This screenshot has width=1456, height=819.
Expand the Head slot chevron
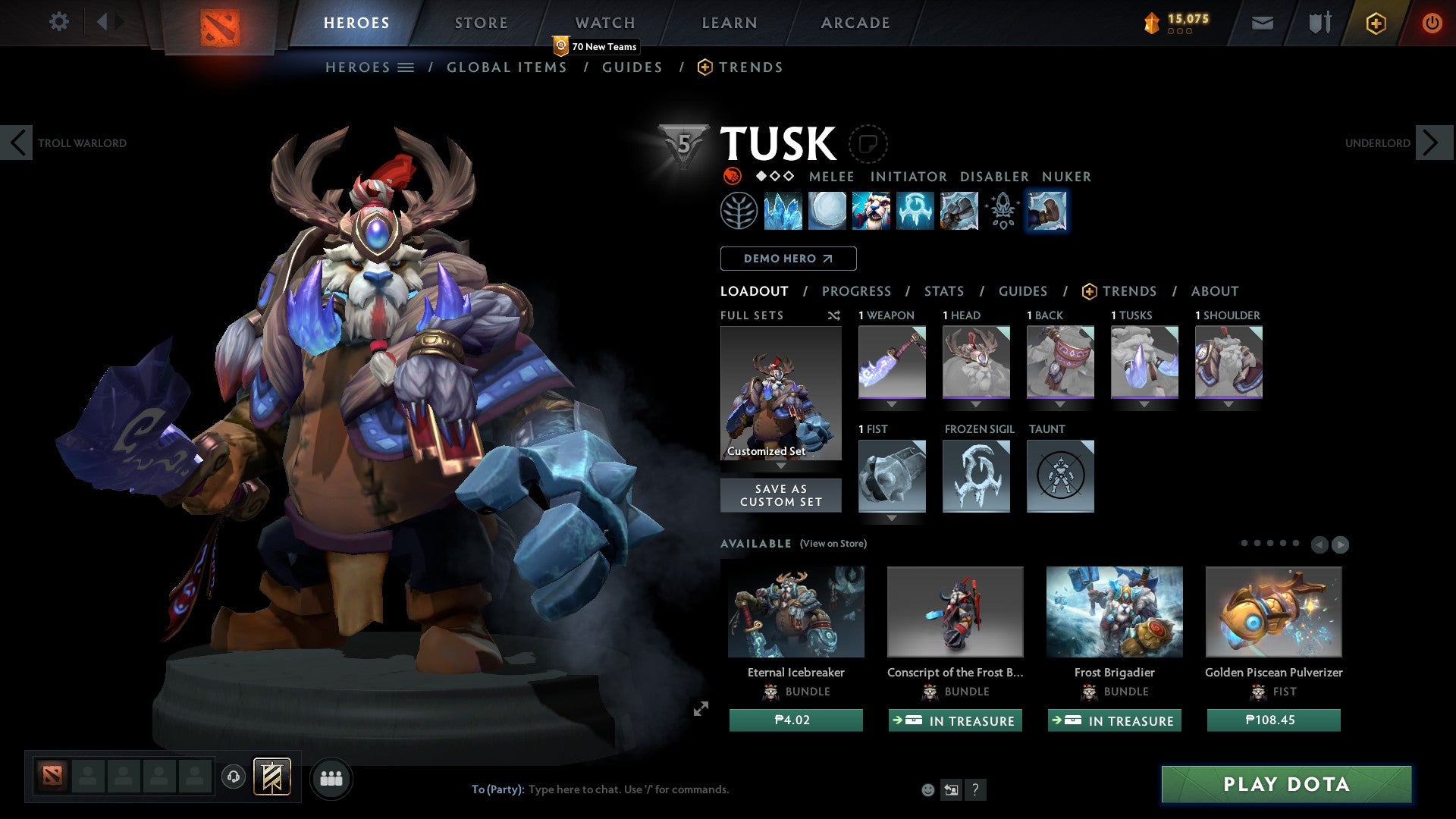(976, 404)
